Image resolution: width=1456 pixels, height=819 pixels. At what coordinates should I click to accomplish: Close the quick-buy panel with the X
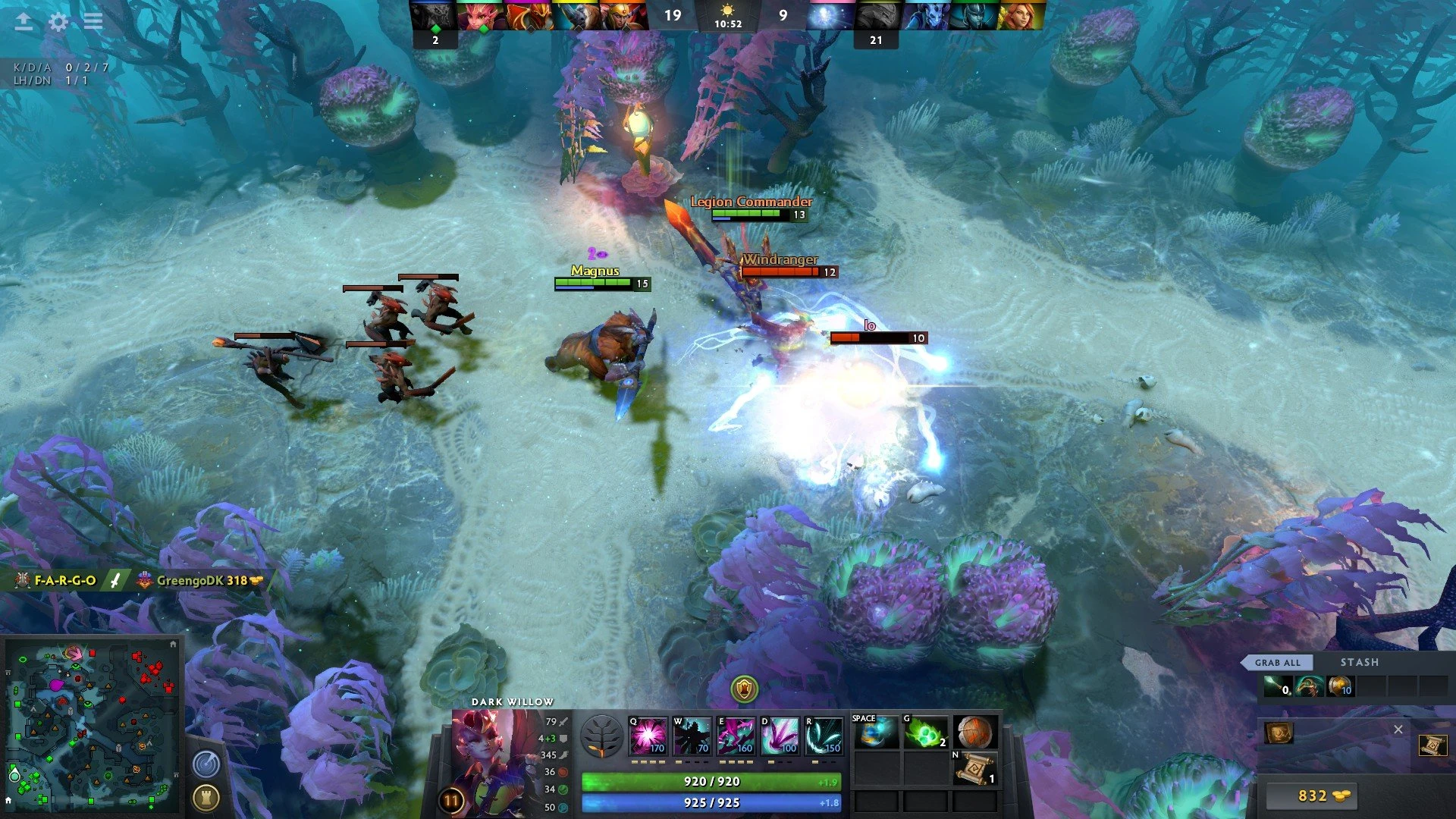(1398, 730)
